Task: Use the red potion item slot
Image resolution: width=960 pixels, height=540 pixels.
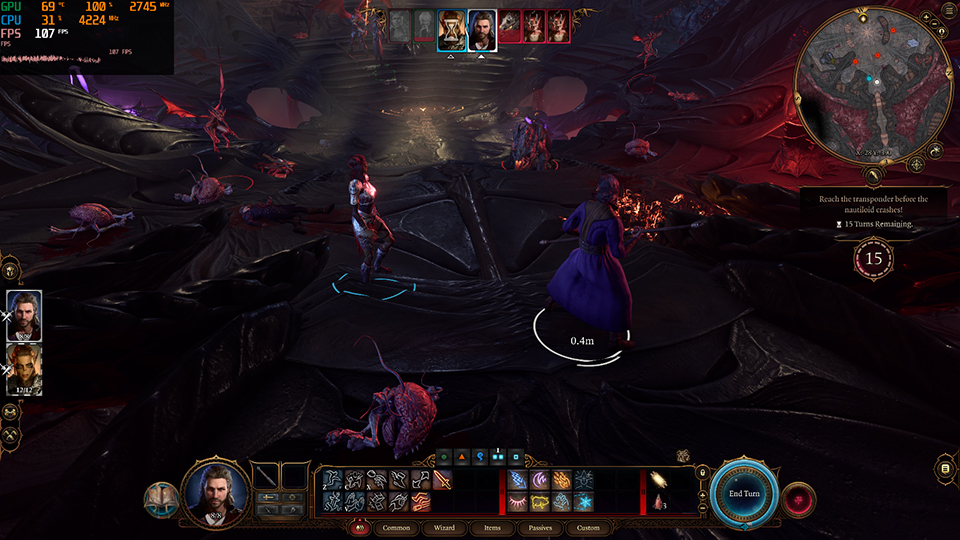Action: [659, 501]
